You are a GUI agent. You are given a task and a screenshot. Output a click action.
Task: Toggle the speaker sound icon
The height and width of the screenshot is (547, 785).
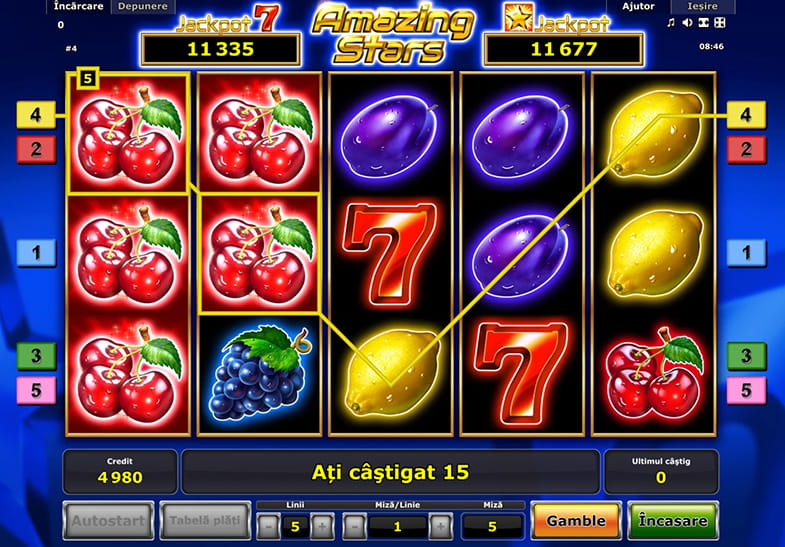(686, 22)
